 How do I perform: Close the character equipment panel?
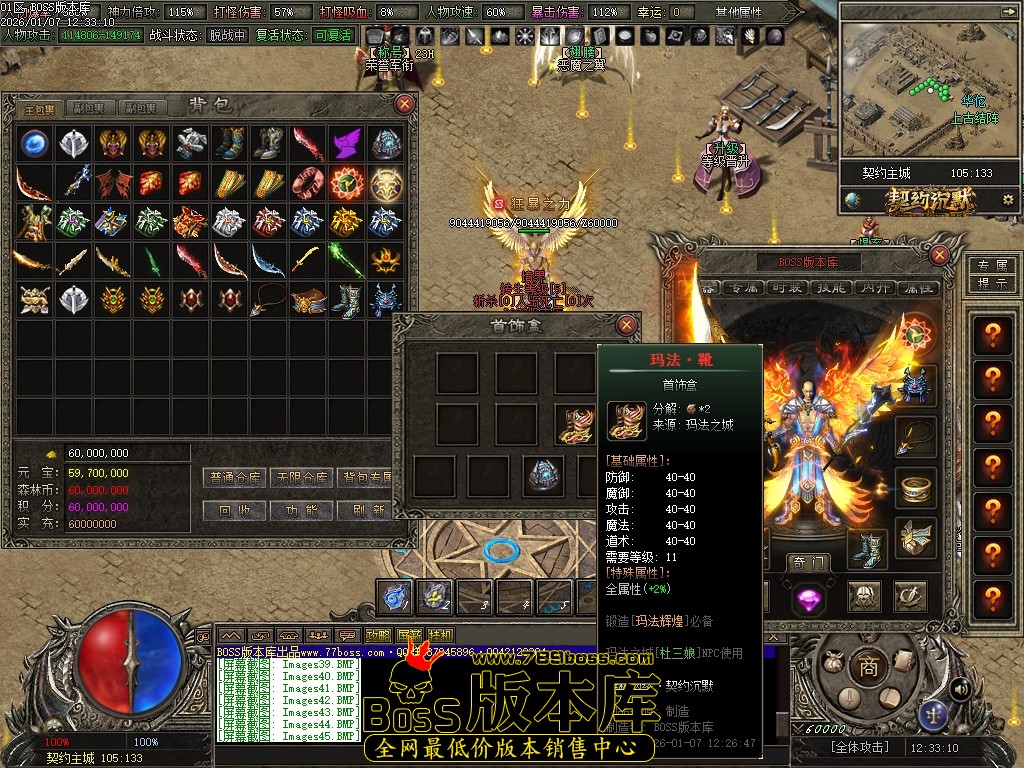click(x=939, y=255)
